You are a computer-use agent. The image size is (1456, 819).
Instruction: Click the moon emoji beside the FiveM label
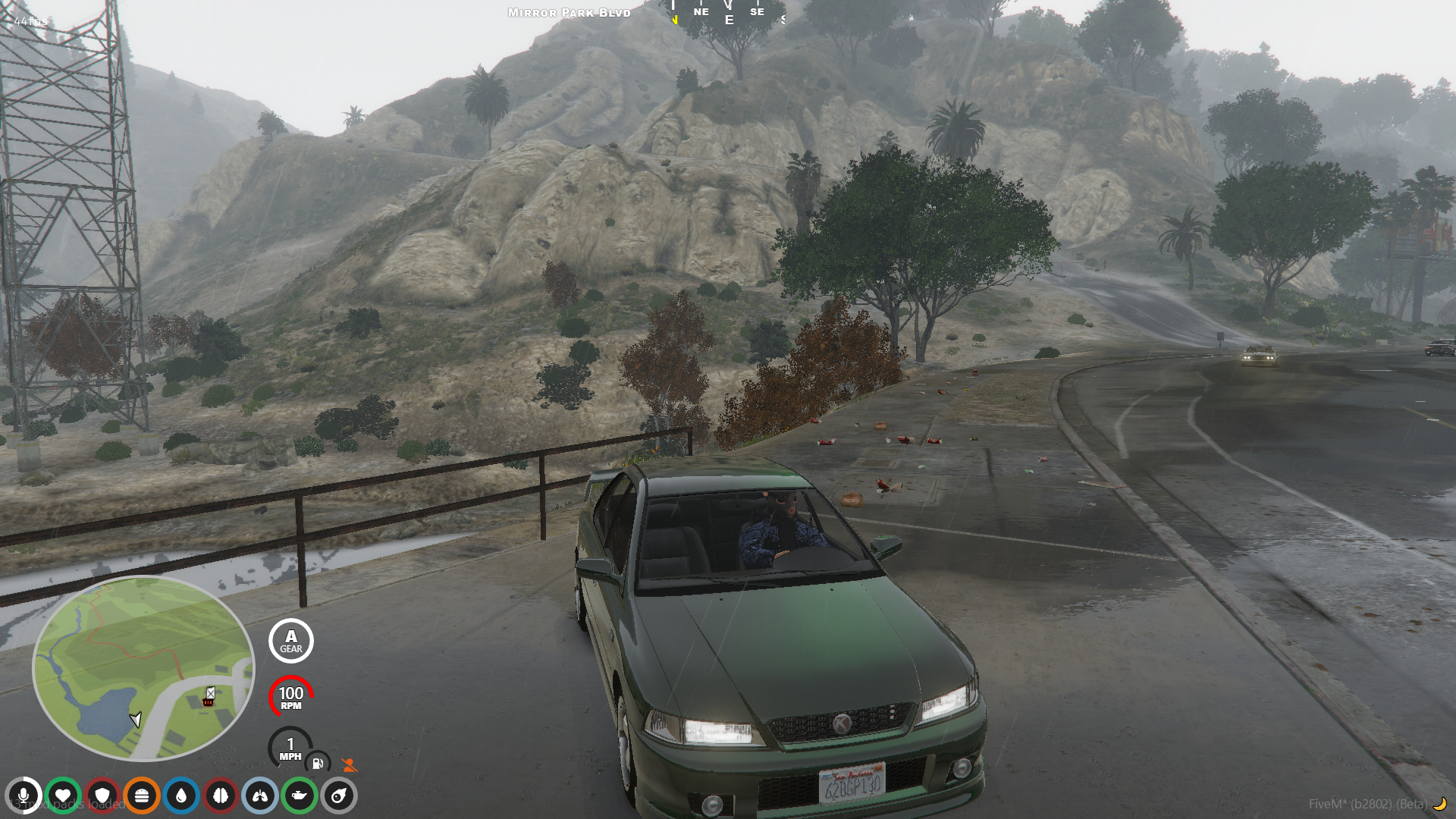pos(1439,803)
